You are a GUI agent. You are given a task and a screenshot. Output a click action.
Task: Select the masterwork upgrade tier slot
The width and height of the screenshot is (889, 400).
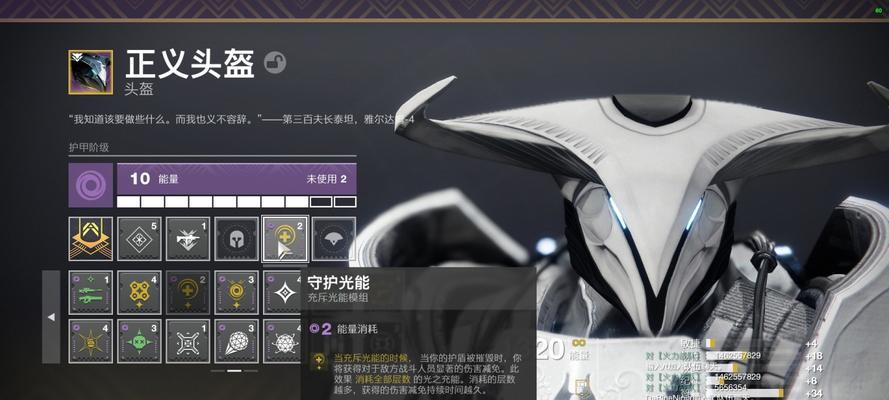click(90, 239)
